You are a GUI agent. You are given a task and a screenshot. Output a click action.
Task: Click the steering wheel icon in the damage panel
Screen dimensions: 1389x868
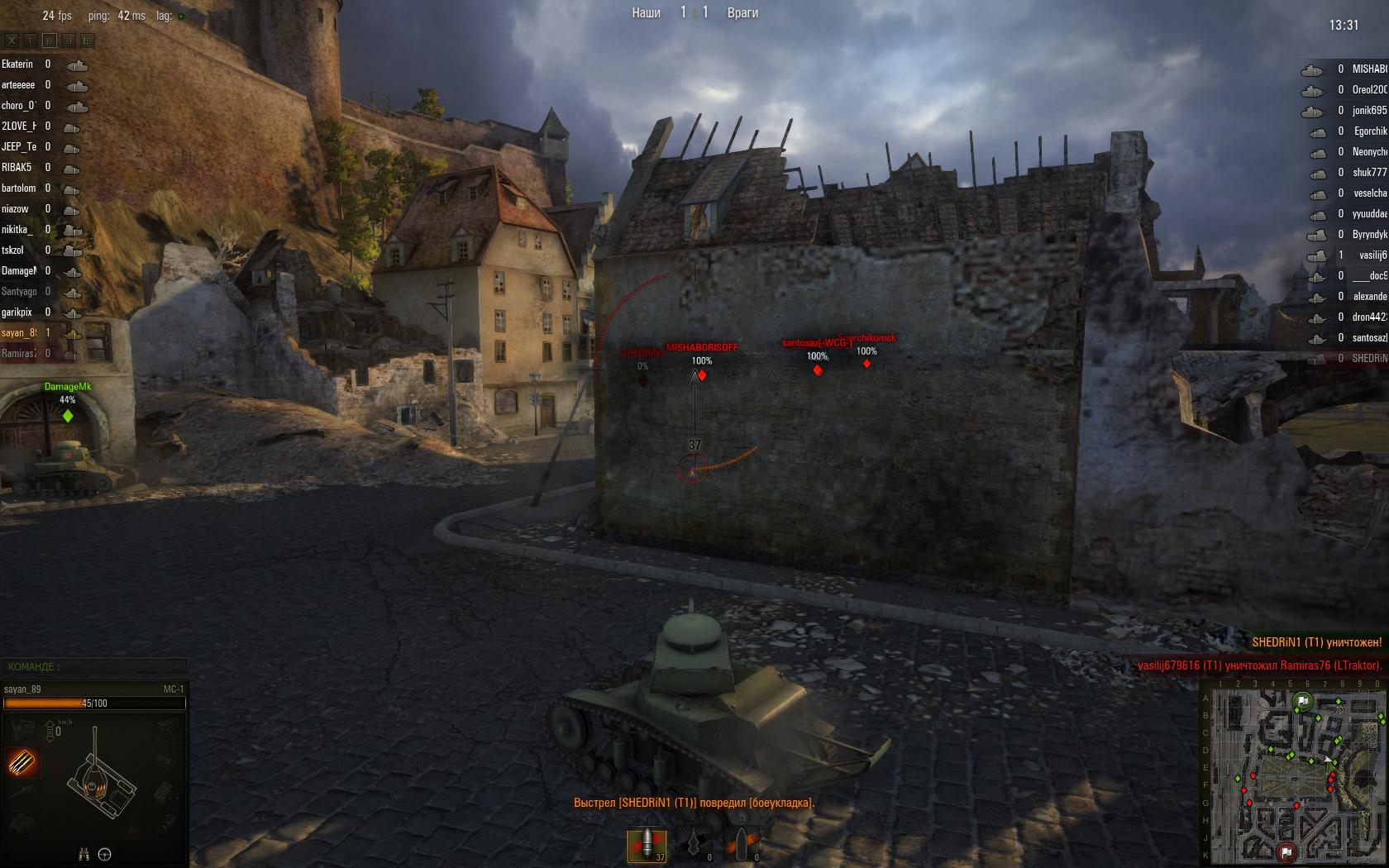coord(105,854)
